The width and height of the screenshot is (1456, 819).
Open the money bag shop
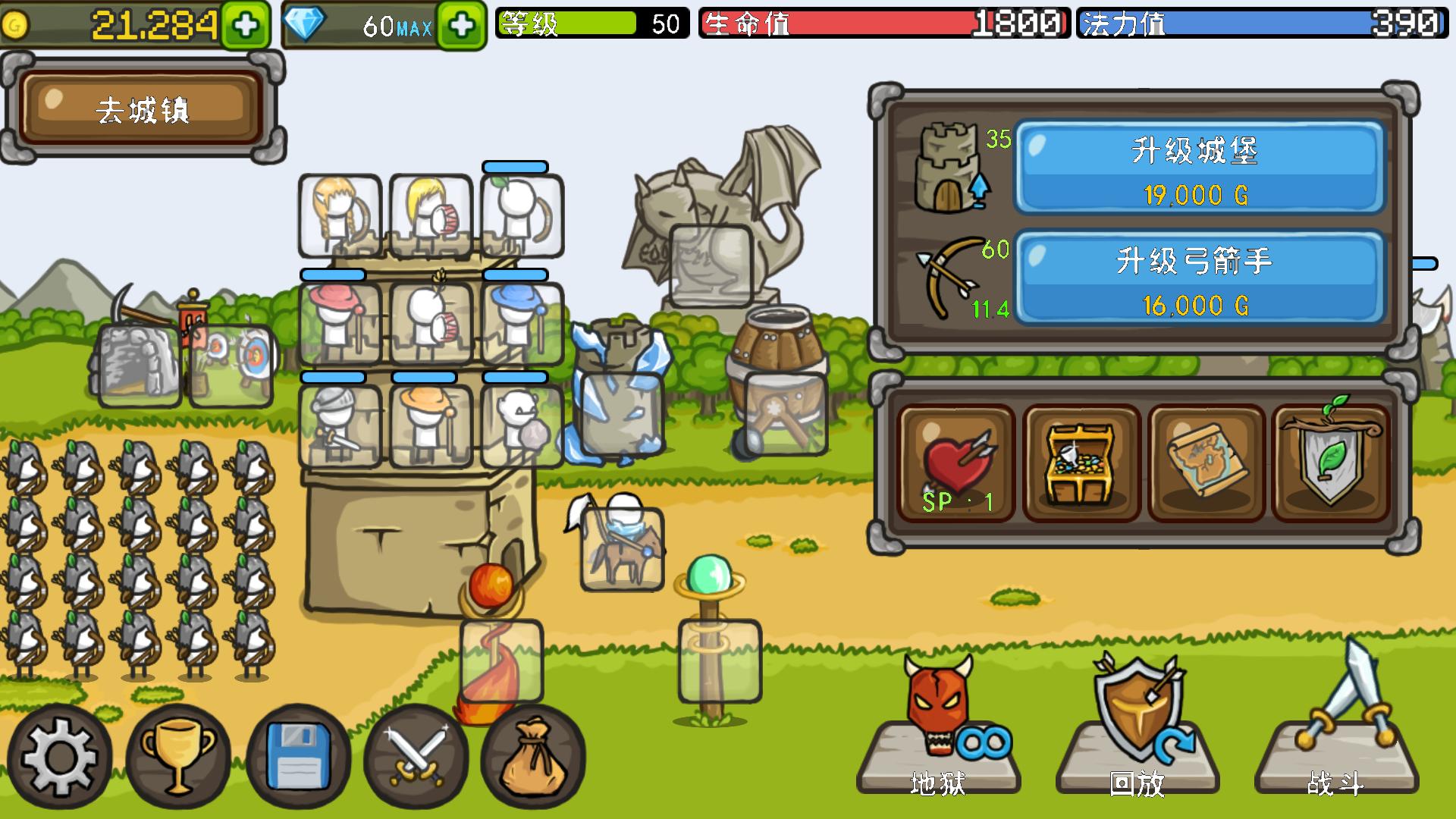pos(533,757)
